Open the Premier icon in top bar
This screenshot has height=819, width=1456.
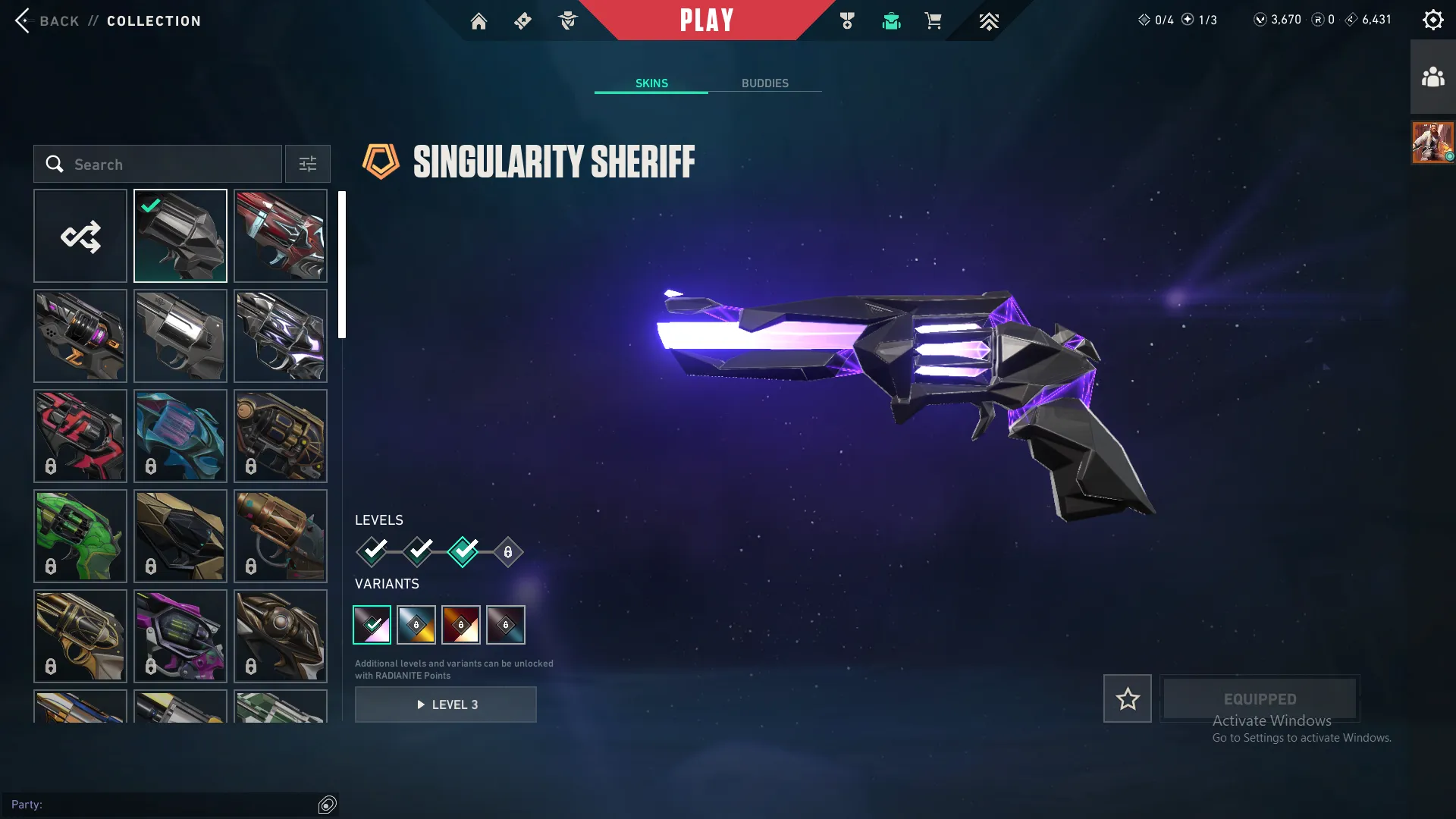(x=989, y=20)
